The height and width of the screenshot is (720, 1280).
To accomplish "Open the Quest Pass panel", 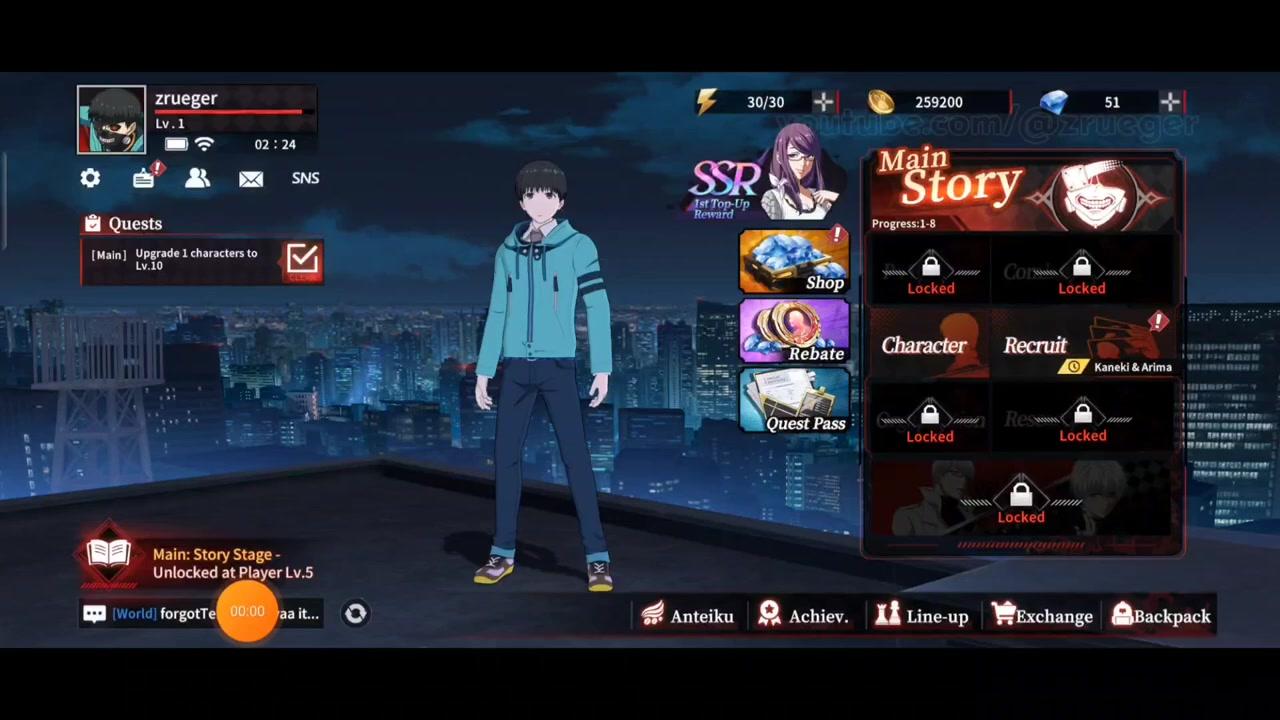I will 795,402.
